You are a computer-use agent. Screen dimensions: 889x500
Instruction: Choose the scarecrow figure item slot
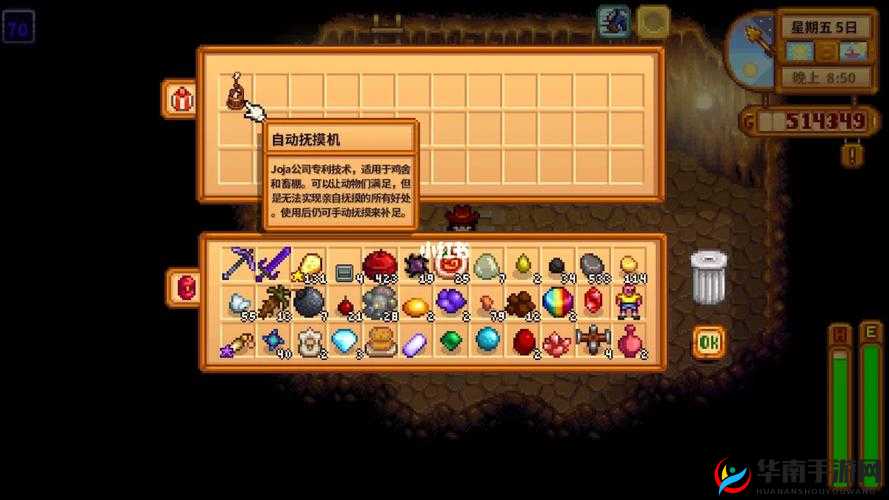point(629,301)
